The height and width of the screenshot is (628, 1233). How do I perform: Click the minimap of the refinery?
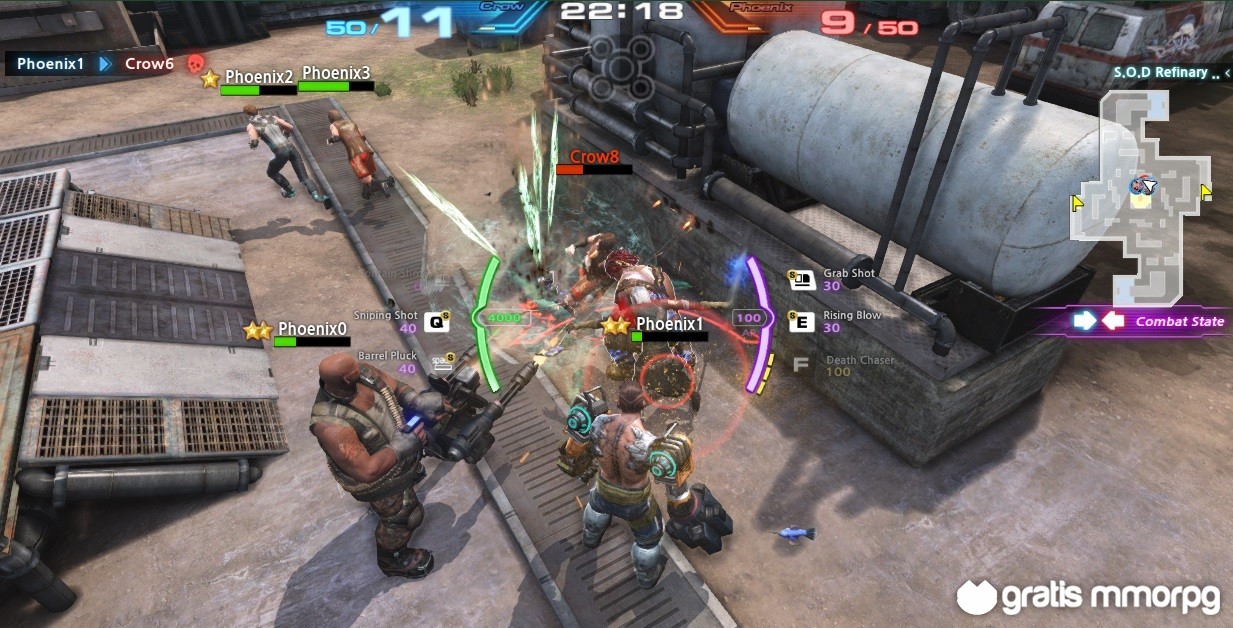(x=1140, y=195)
